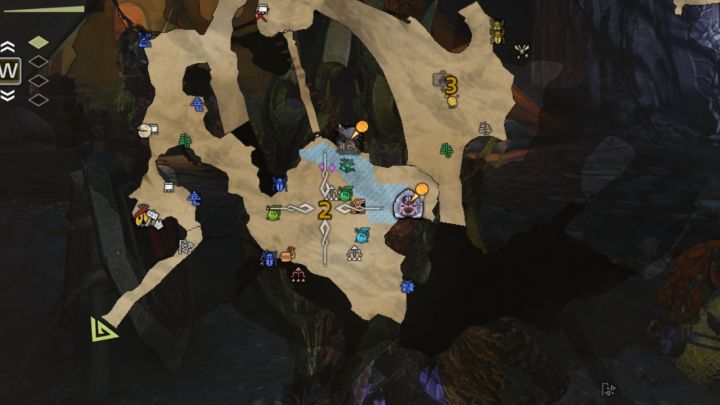Click the blue snowflake-shaped marker
Screen dimensions: 720x405
pyautogui.click(x=407, y=287)
